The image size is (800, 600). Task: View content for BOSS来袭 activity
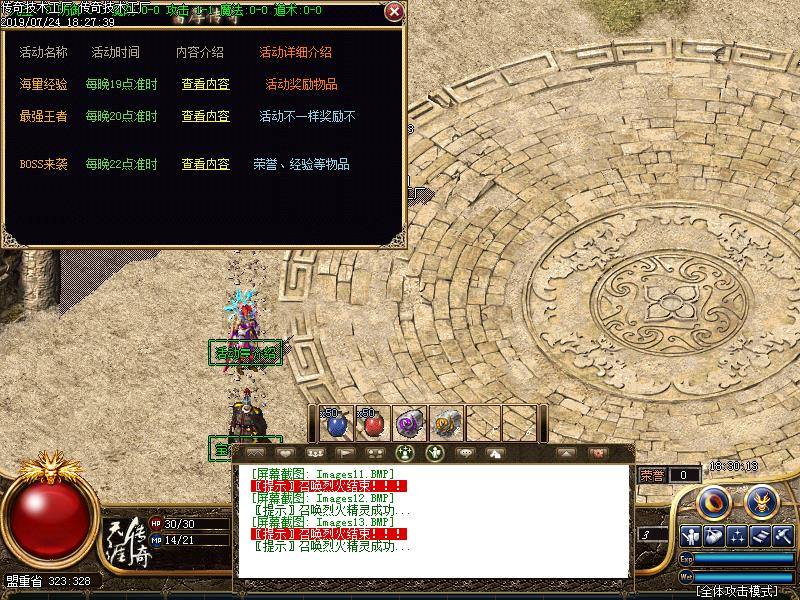point(205,165)
